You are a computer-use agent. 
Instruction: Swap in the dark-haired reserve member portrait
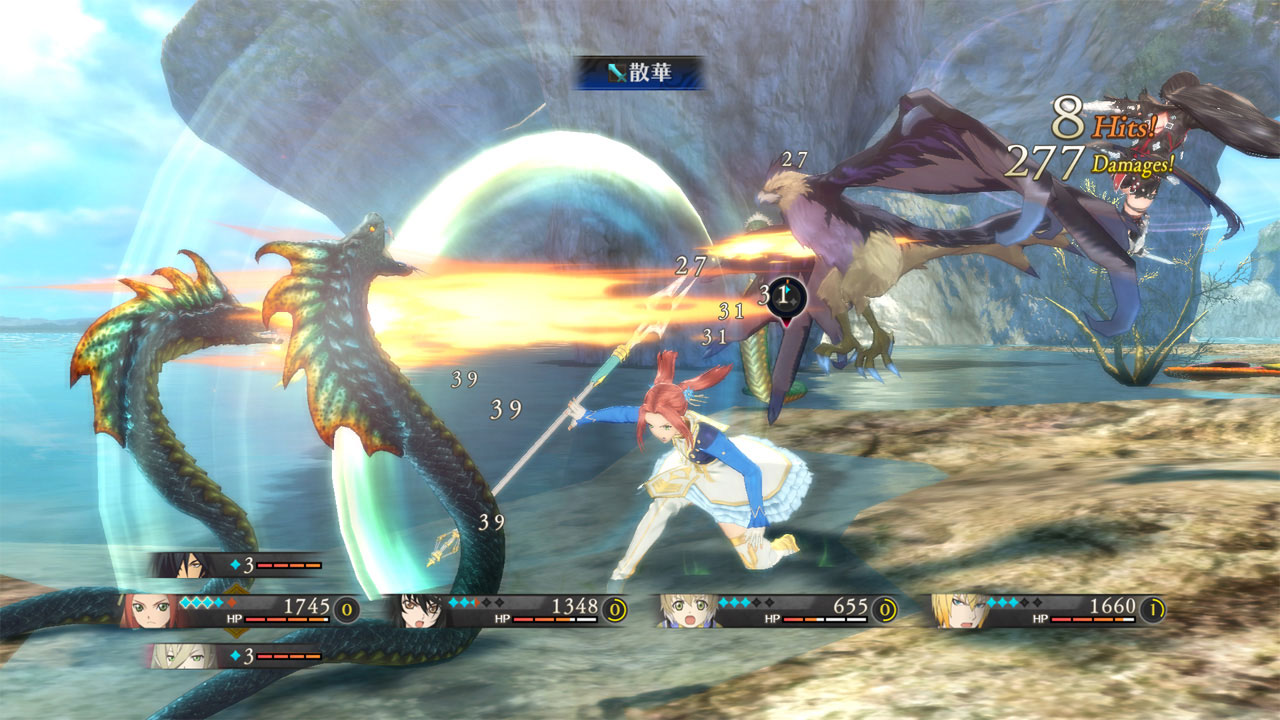(x=176, y=565)
